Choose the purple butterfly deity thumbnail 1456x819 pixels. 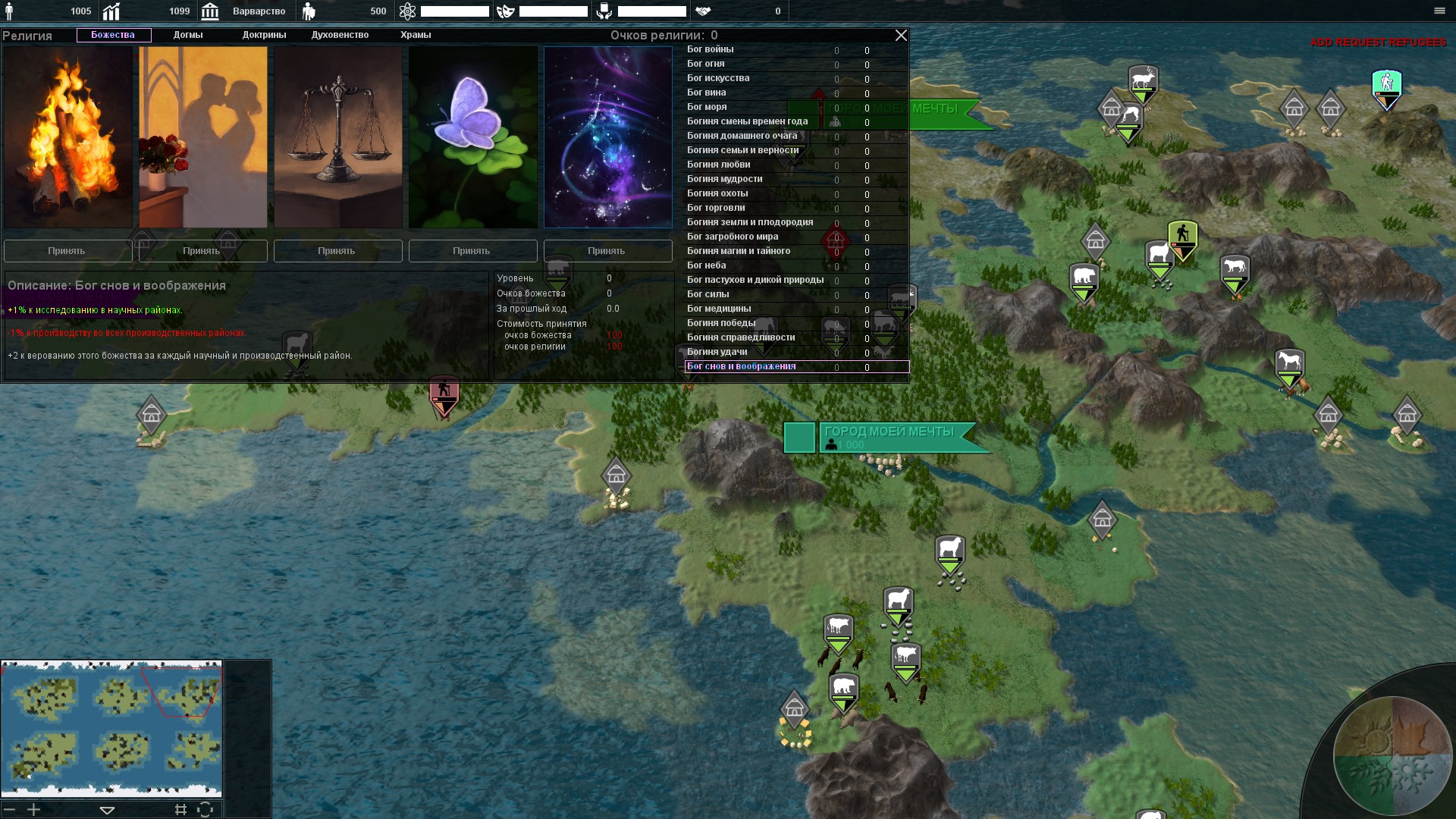pos(472,137)
